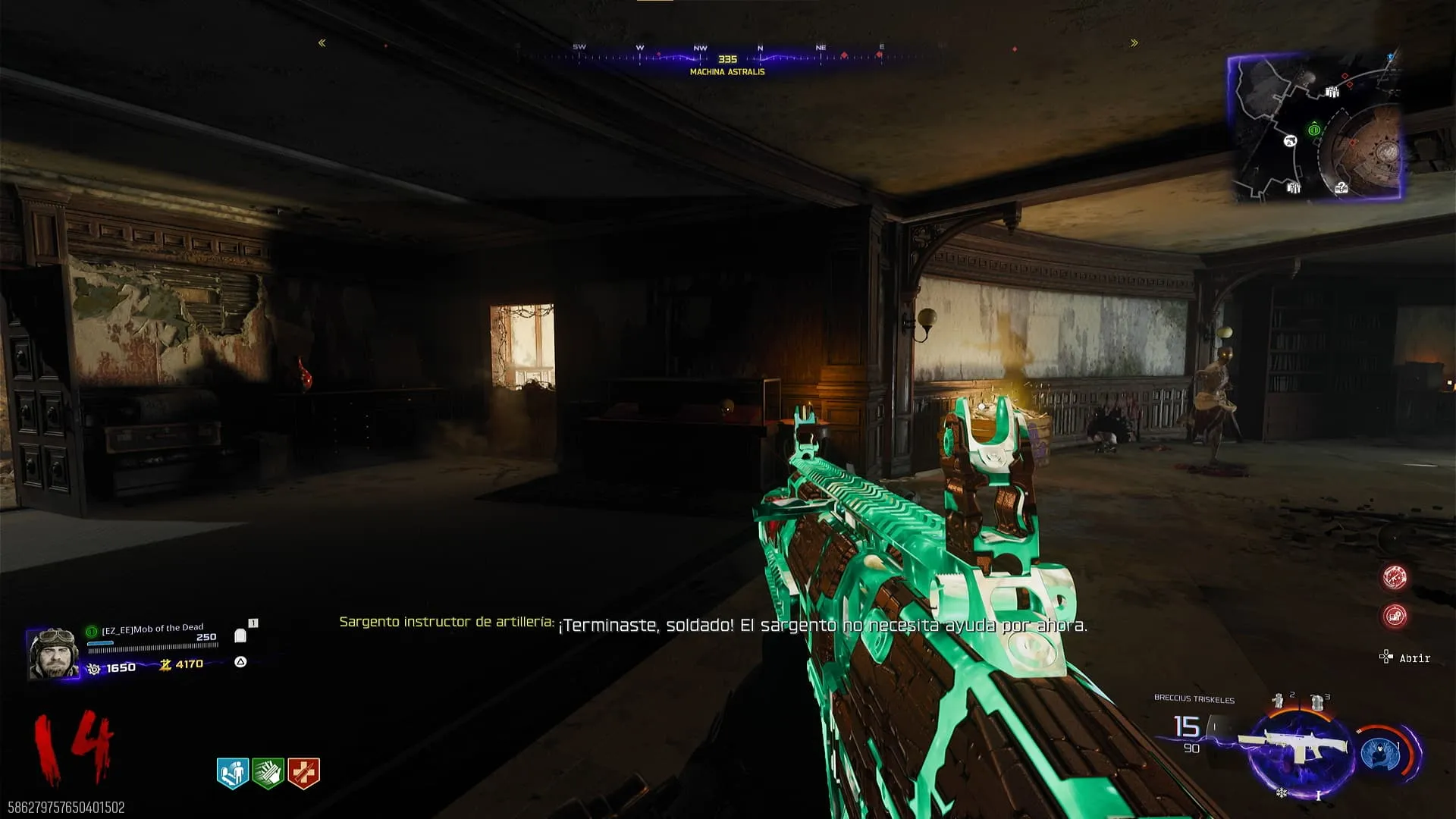Click the green player marker on minimap
This screenshot has width=1456, height=819.
tap(1314, 130)
